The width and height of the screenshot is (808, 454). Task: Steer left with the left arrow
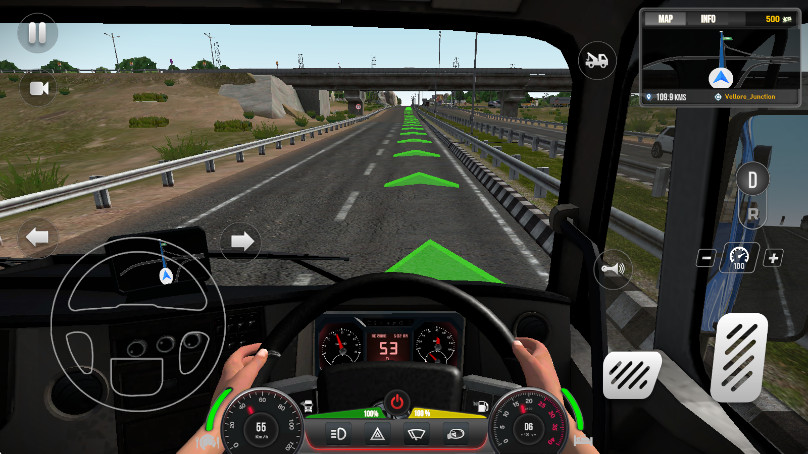click(38, 238)
